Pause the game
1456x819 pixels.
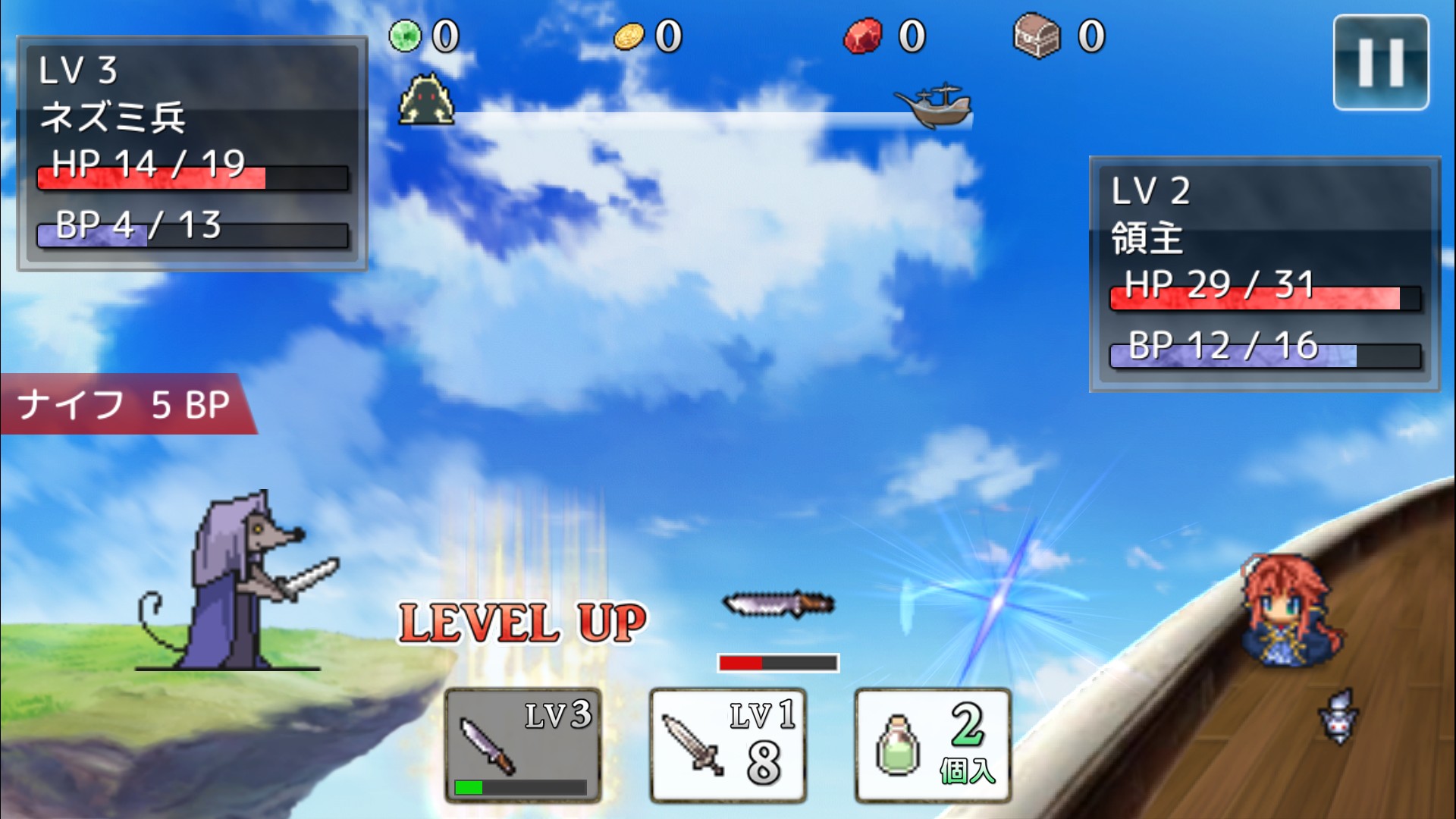coord(1381,63)
